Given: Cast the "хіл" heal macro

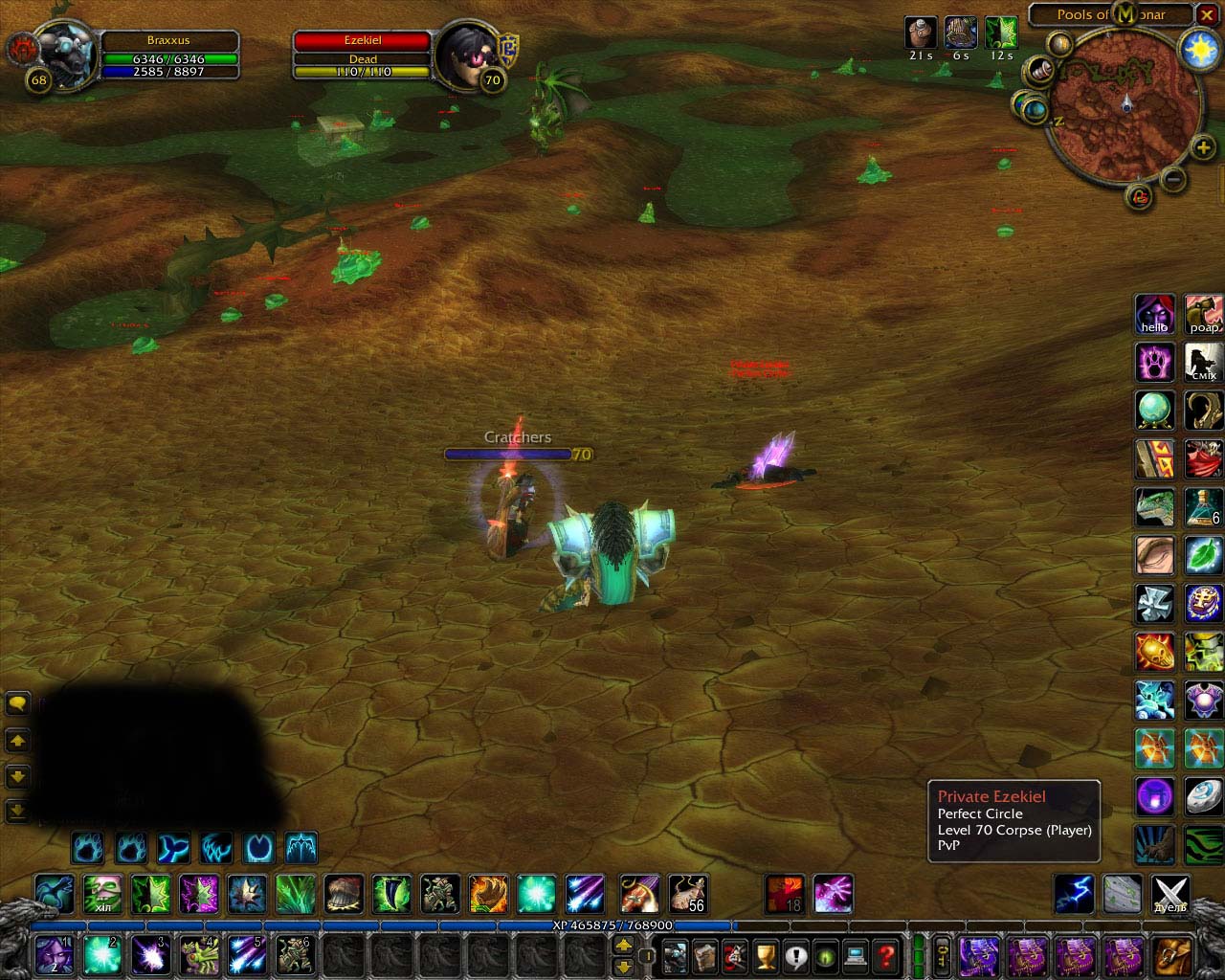Looking at the screenshot, I should (x=102, y=894).
